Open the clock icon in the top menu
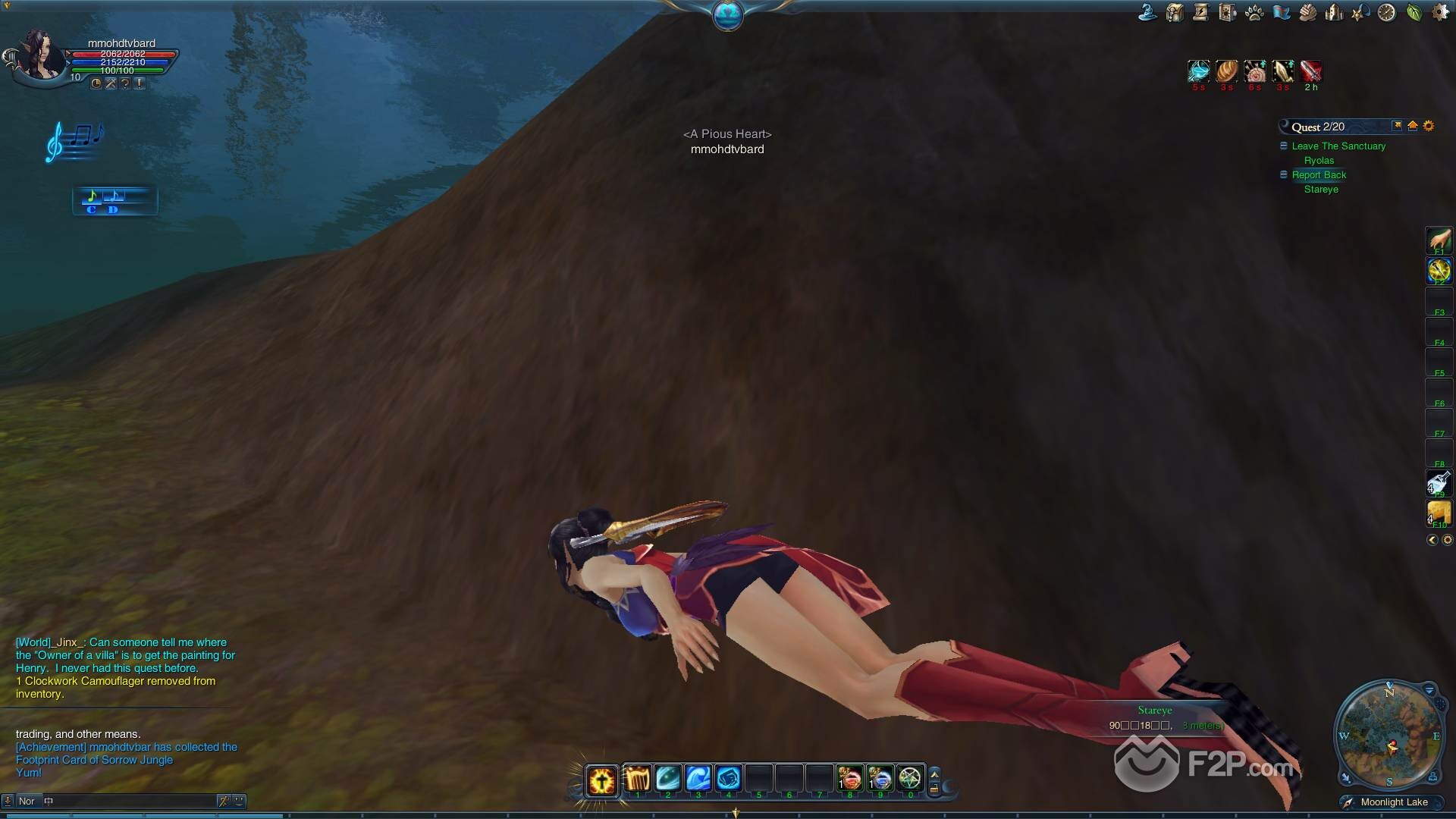Viewport: 1456px width, 819px height. pyautogui.click(x=1386, y=13)
